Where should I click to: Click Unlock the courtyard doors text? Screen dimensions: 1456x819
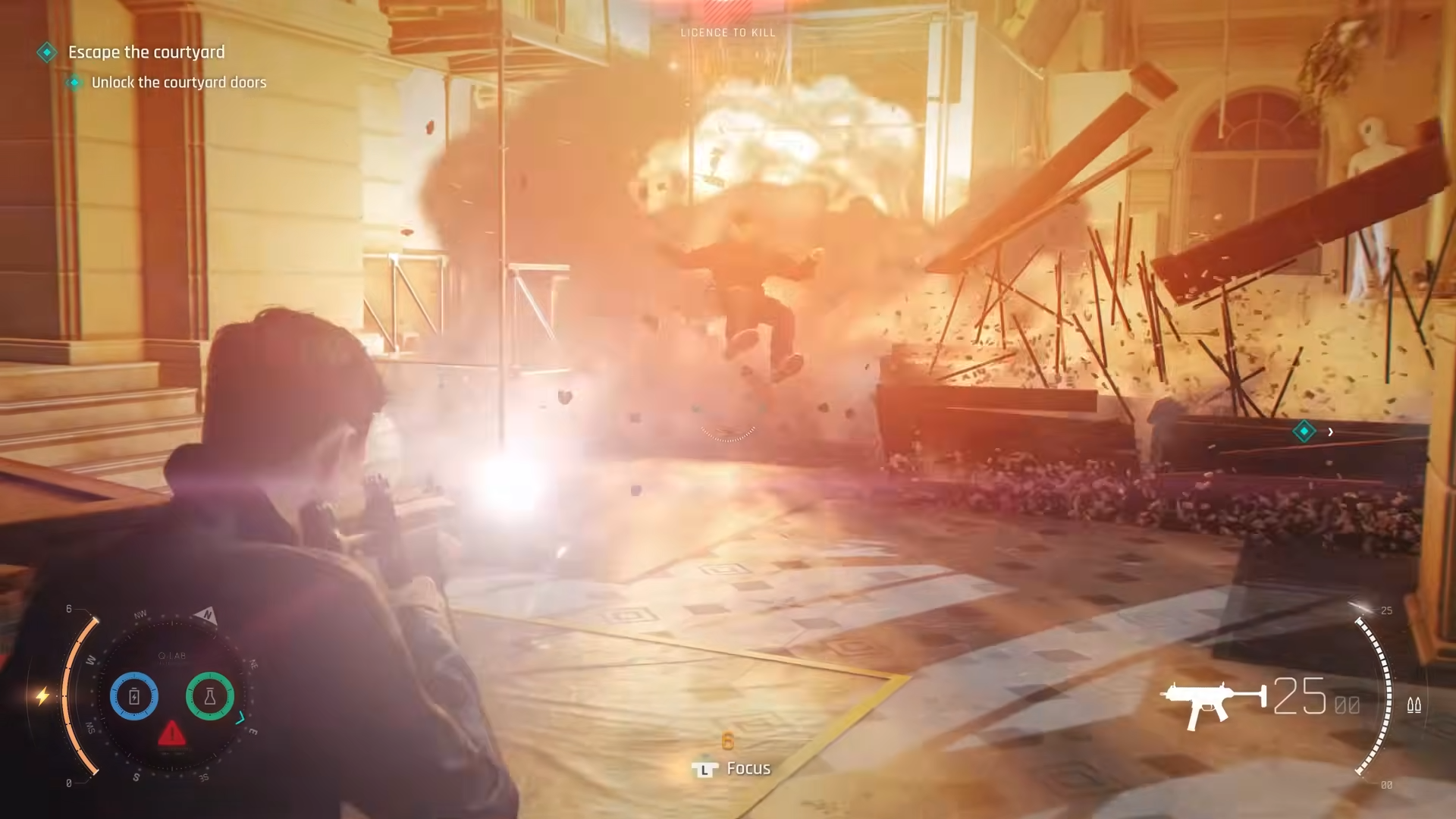[x=179, y=83]
